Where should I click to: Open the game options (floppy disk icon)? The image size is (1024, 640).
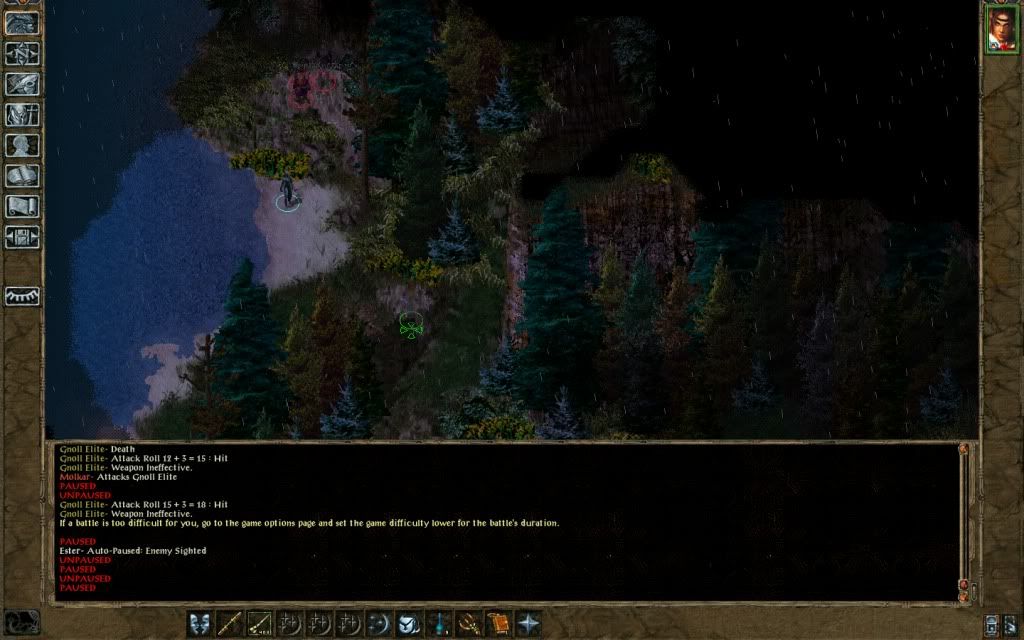pos(22,237)
